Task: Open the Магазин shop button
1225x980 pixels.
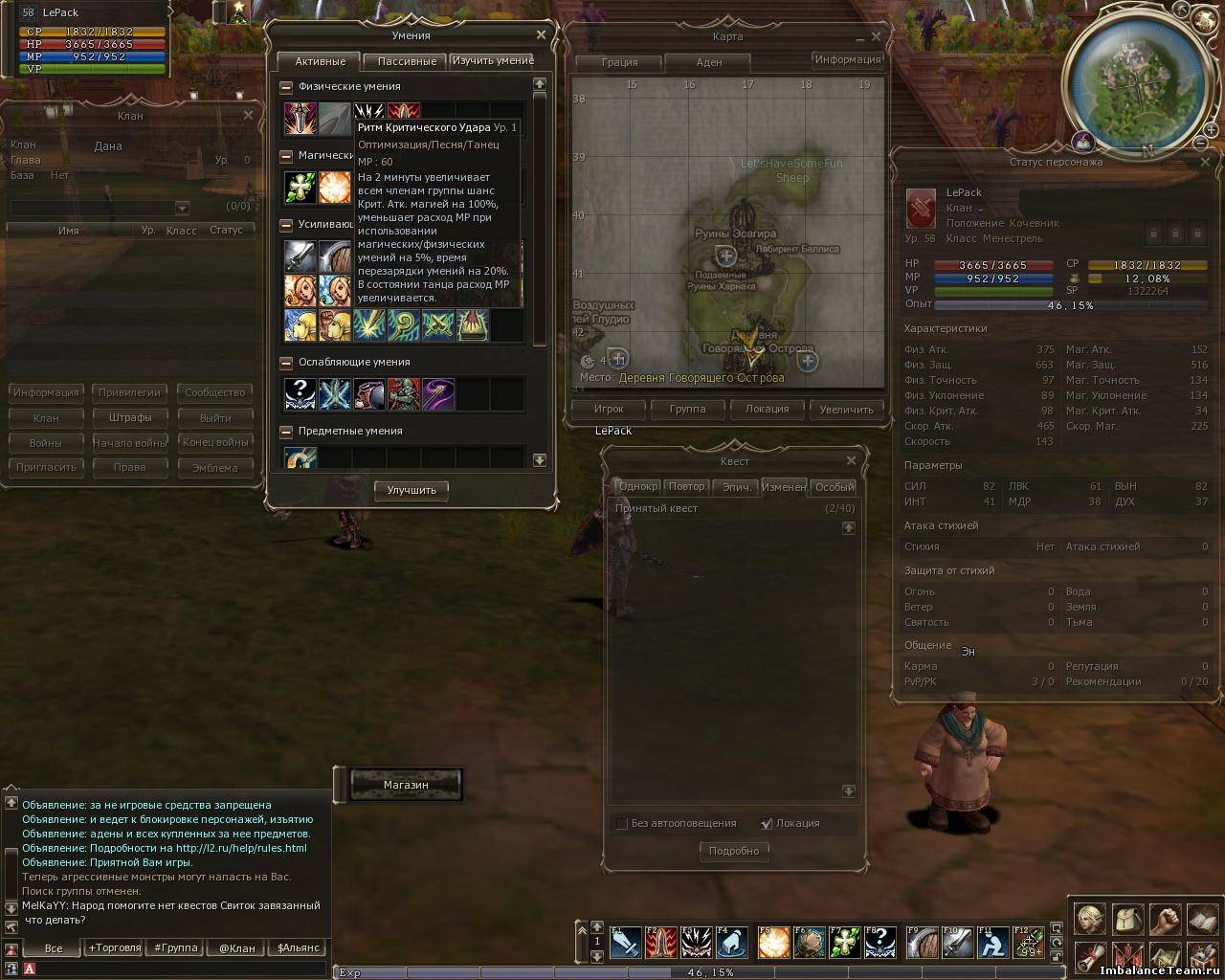Action: tap(406, 785)
